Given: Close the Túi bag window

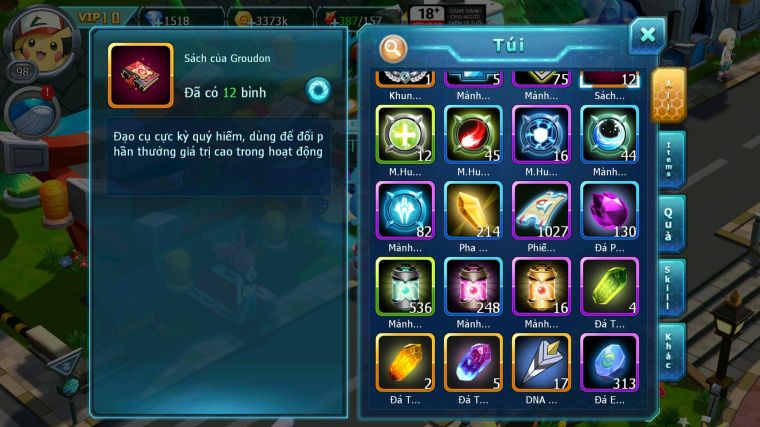Looking at the screenshot, I should tap(647, 36).
